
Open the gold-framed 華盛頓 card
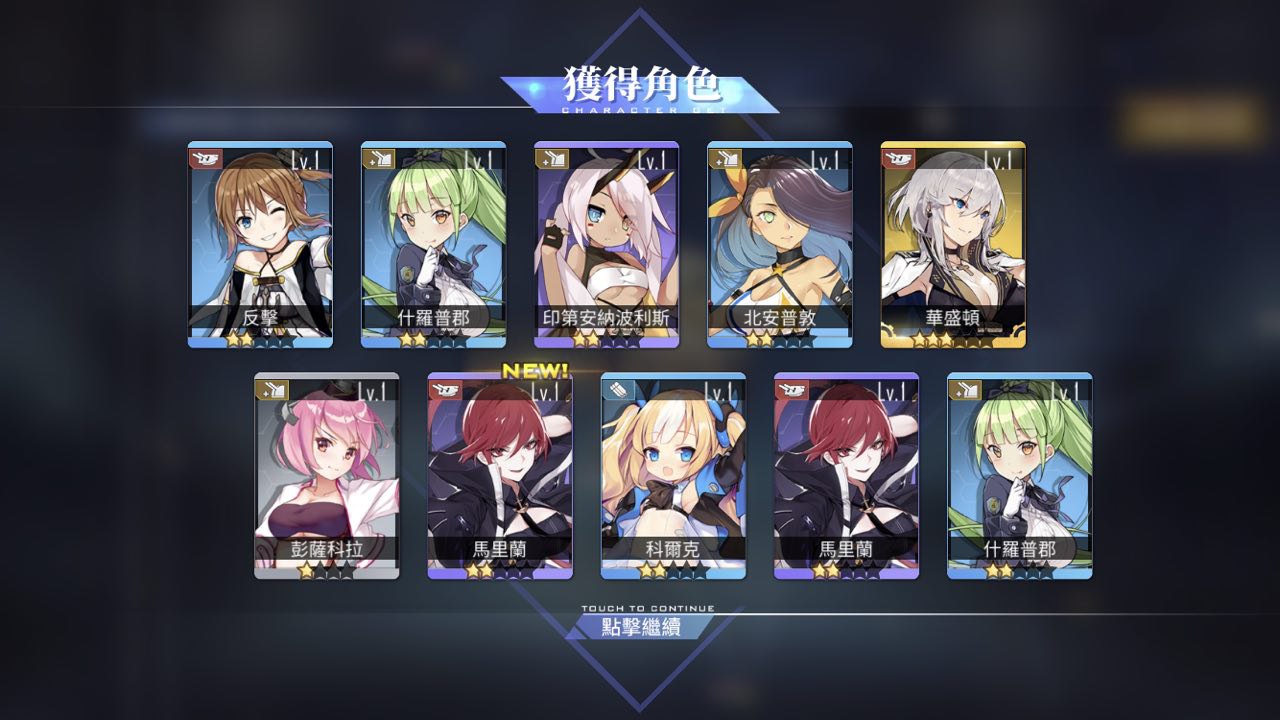(x=952, y=245)
